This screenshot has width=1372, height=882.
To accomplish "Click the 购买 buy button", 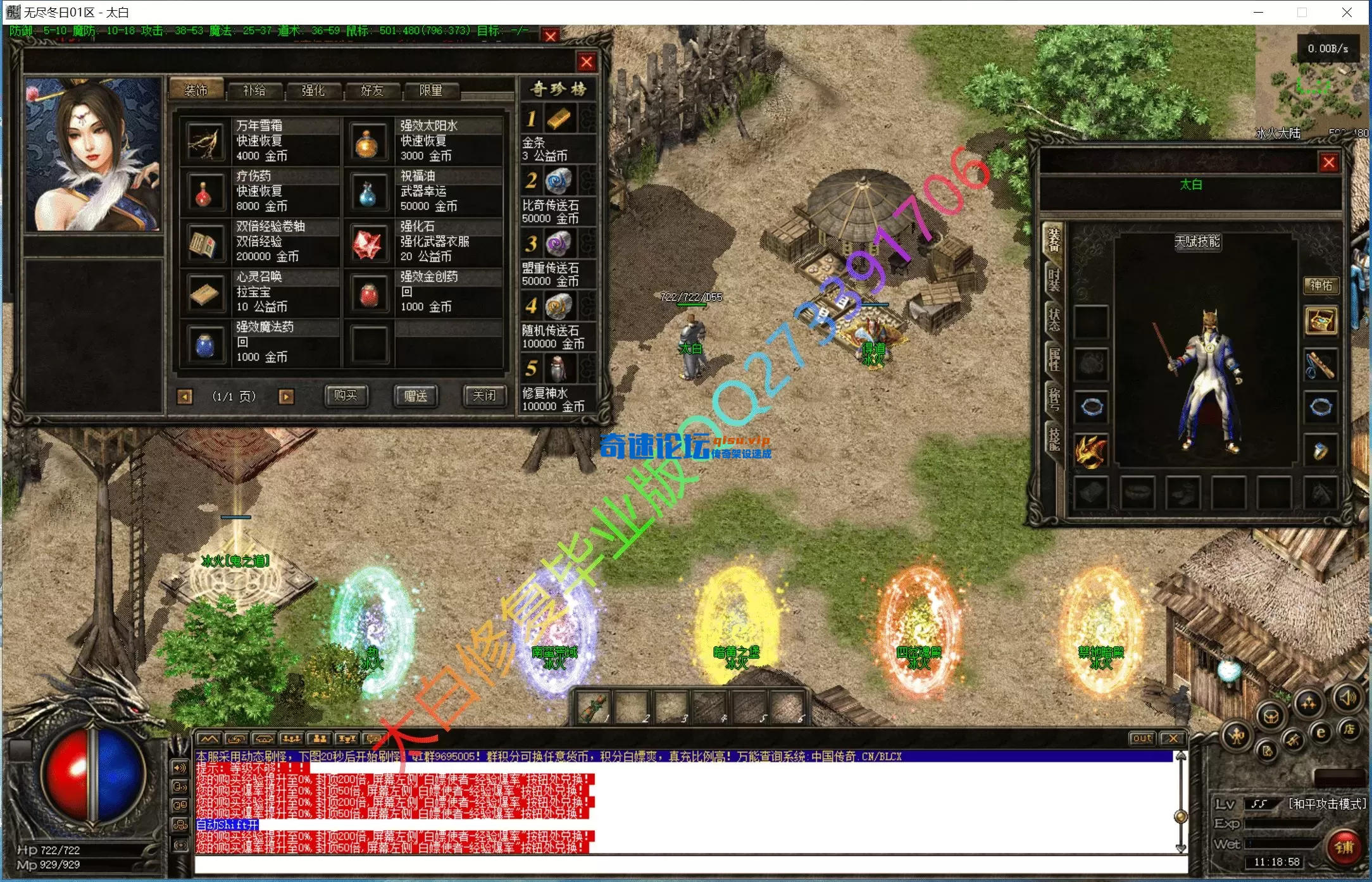I will tap(346, 396).
